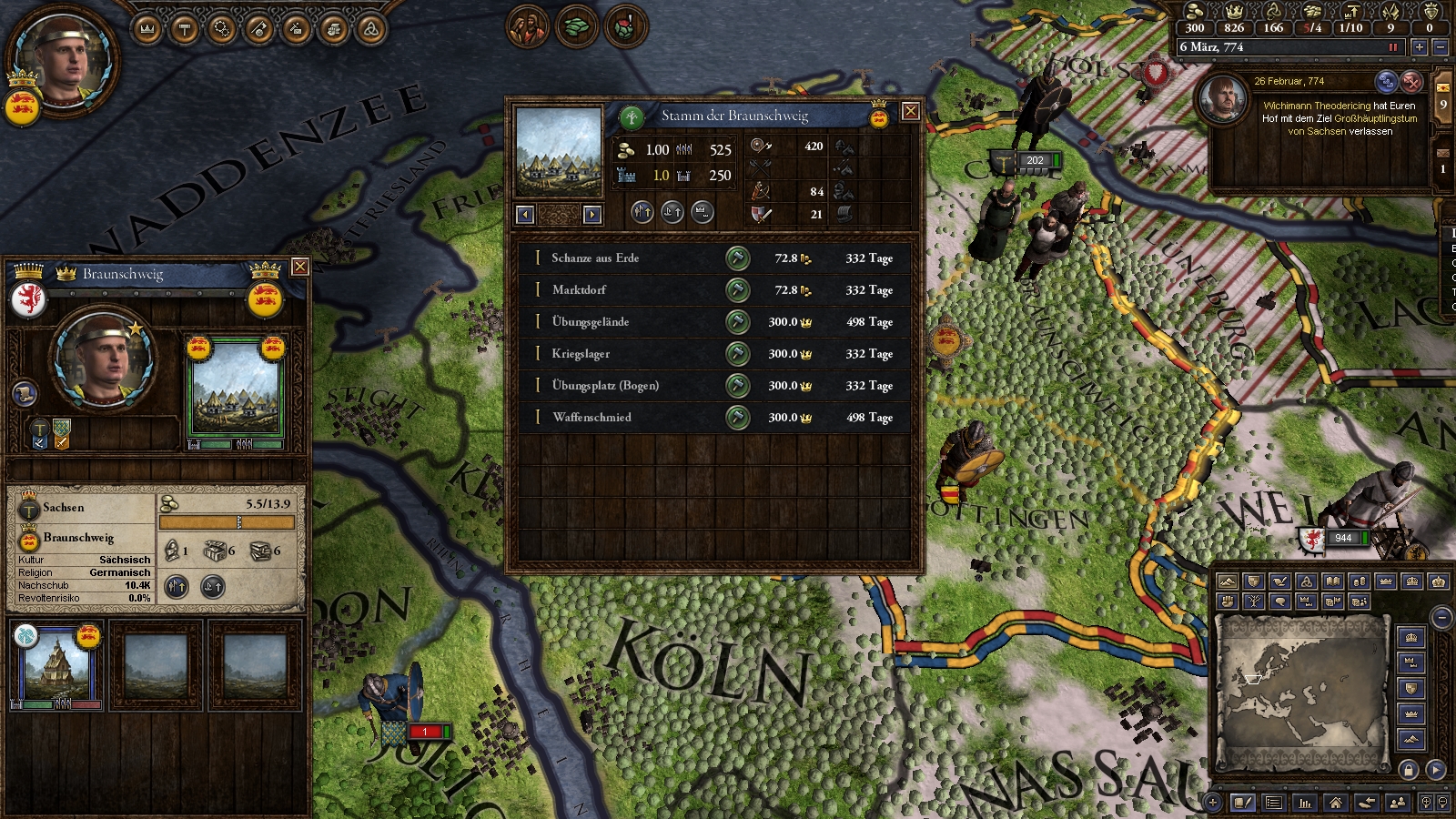This screenshot has height=819, width=1456.
Task: Build the Schanze aus Erde upgrade
Action: point(737,258)
